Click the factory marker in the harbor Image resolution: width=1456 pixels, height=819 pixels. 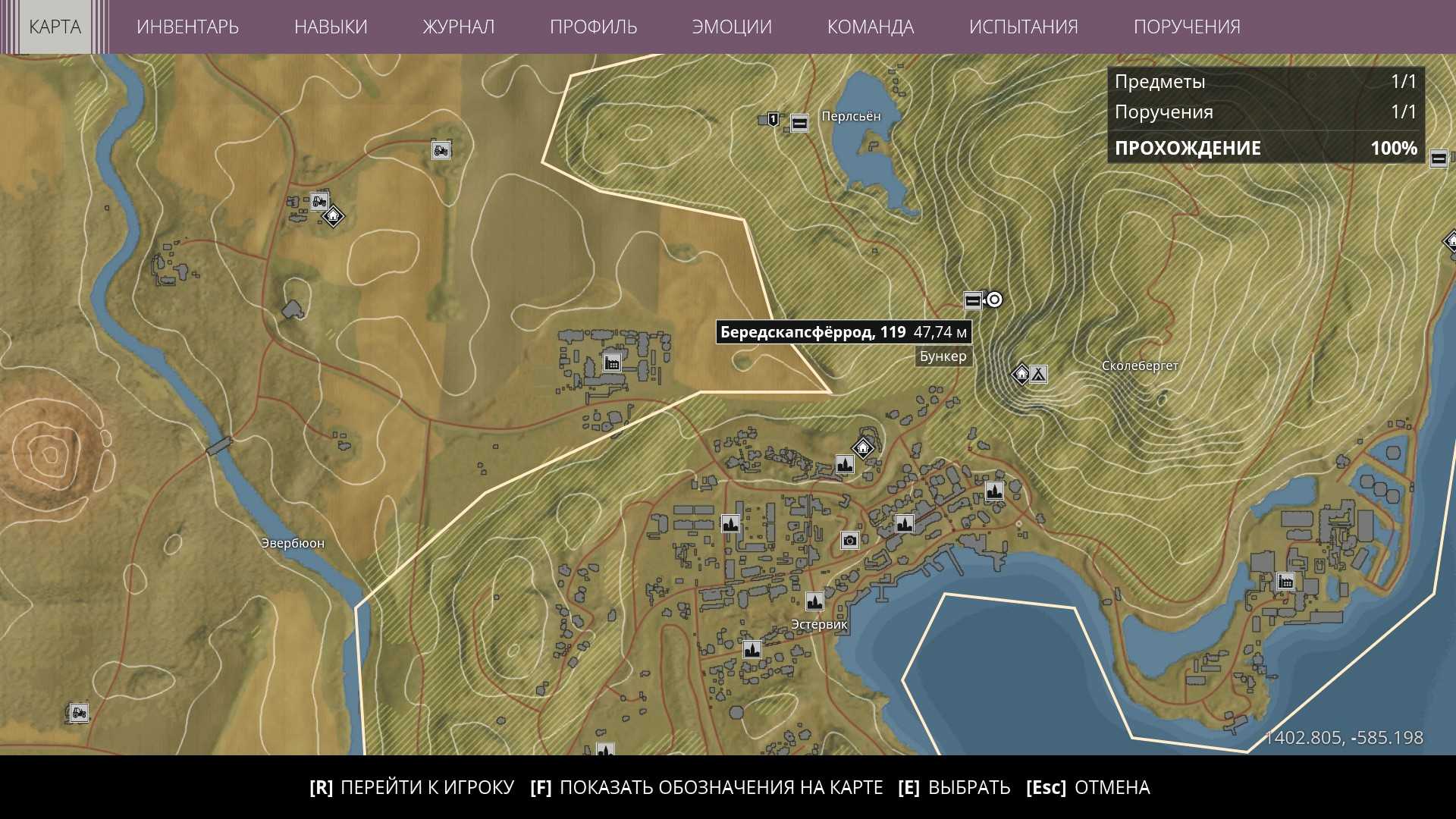coord(1285,582)
